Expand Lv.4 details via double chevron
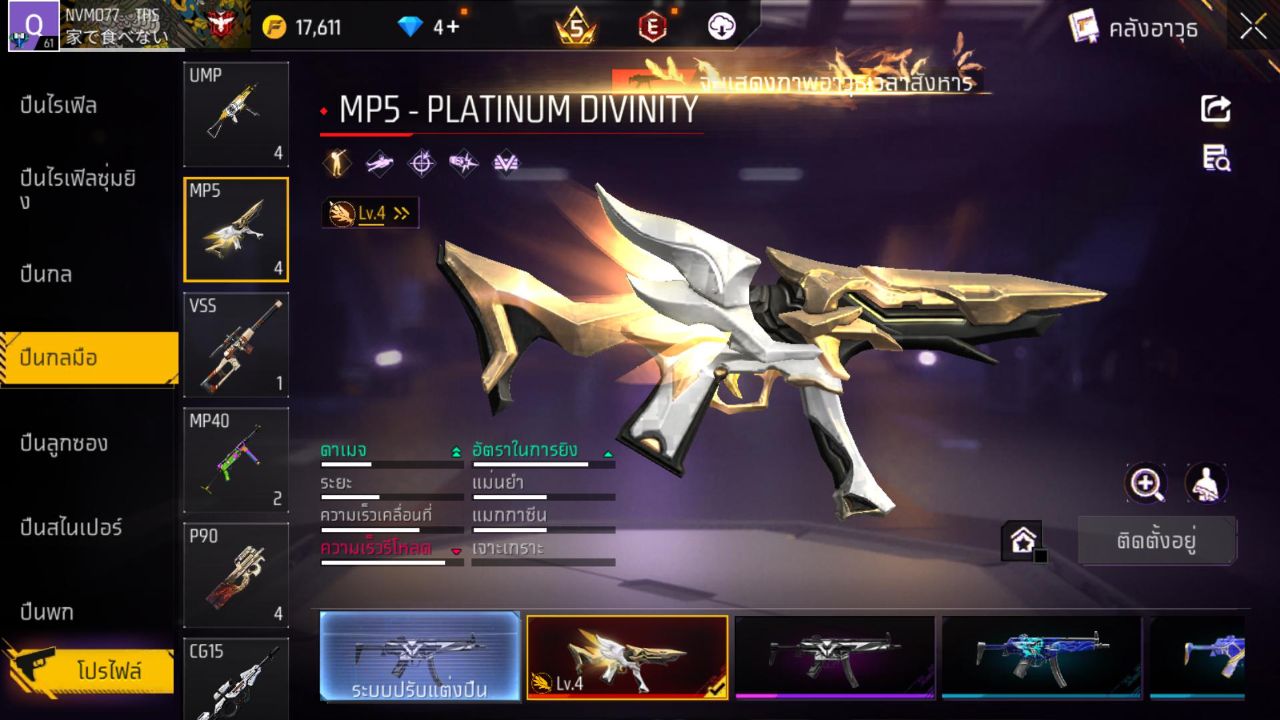Screen dimensions: 1280x720 (399, 212)
